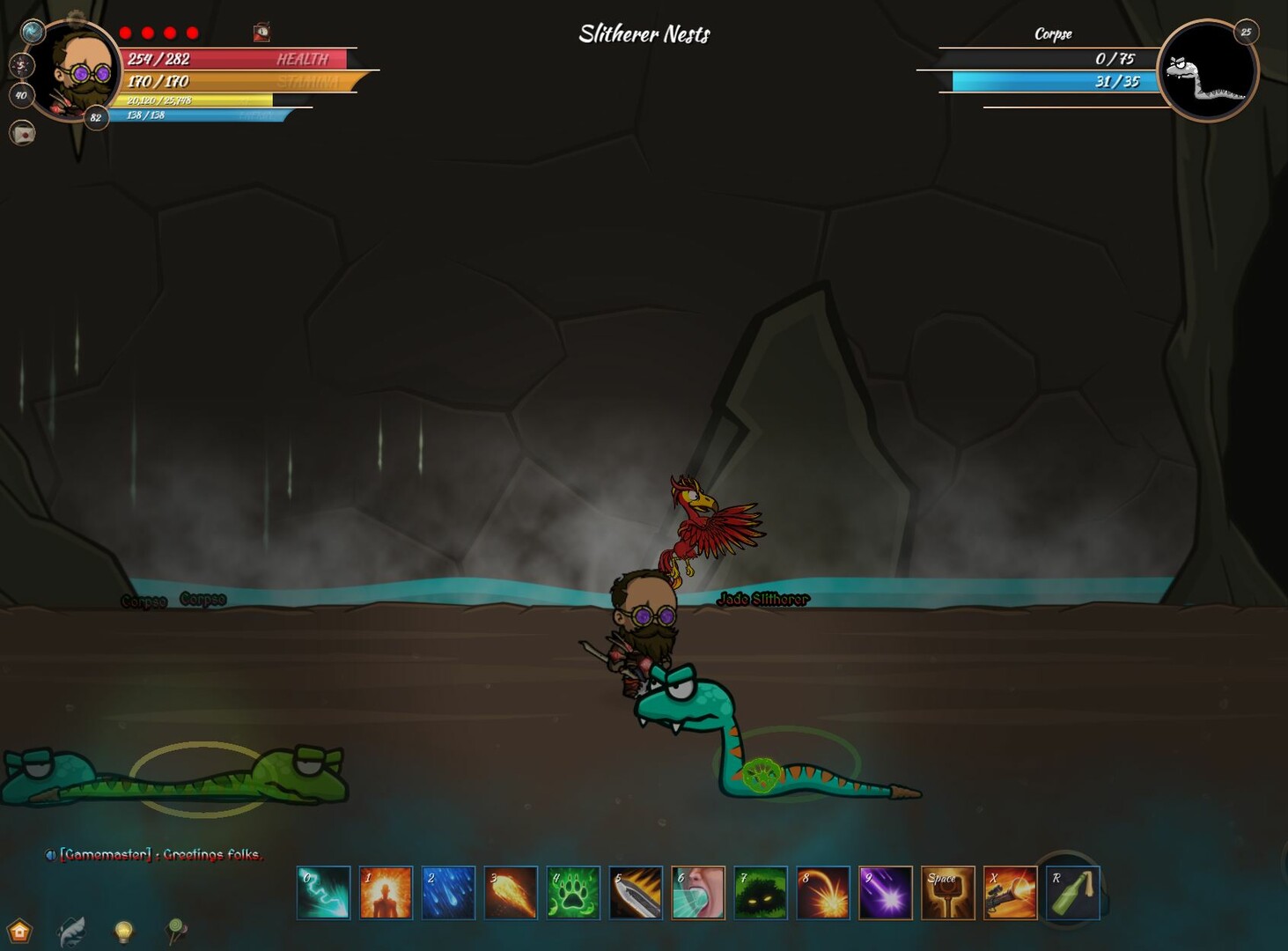Fire the gun ability bound to X
This screenshot has width=1288, height=951.
tap(1010, 892)
